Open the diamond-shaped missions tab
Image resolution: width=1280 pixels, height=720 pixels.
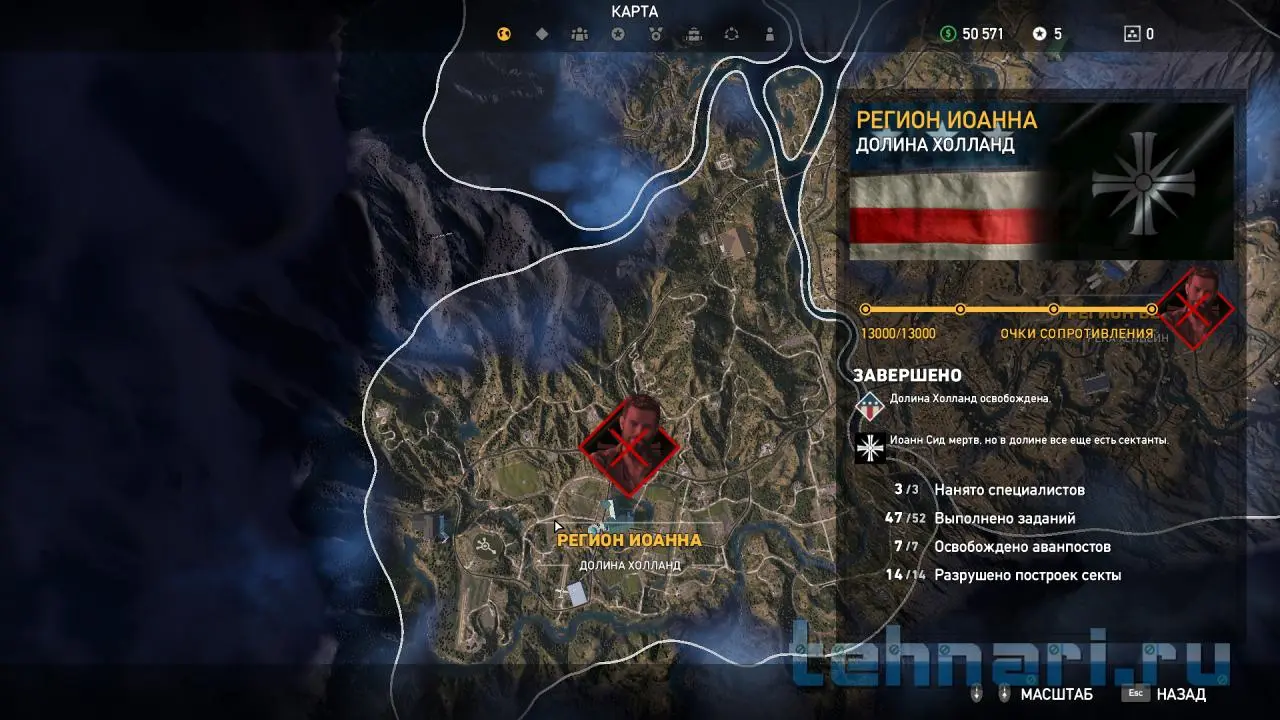coord(542,34)
